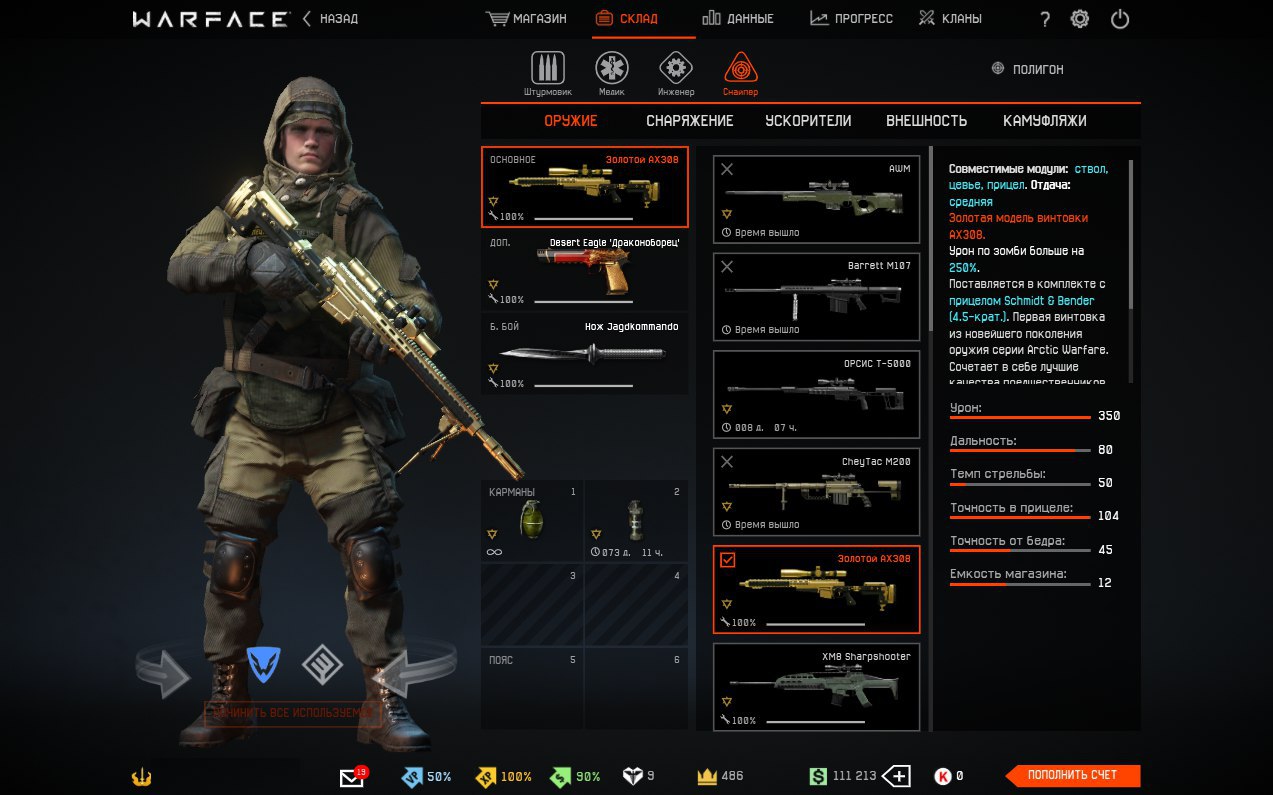Click the power quit icon
Screen dimensions: 1273x795
click(1120, 19)
